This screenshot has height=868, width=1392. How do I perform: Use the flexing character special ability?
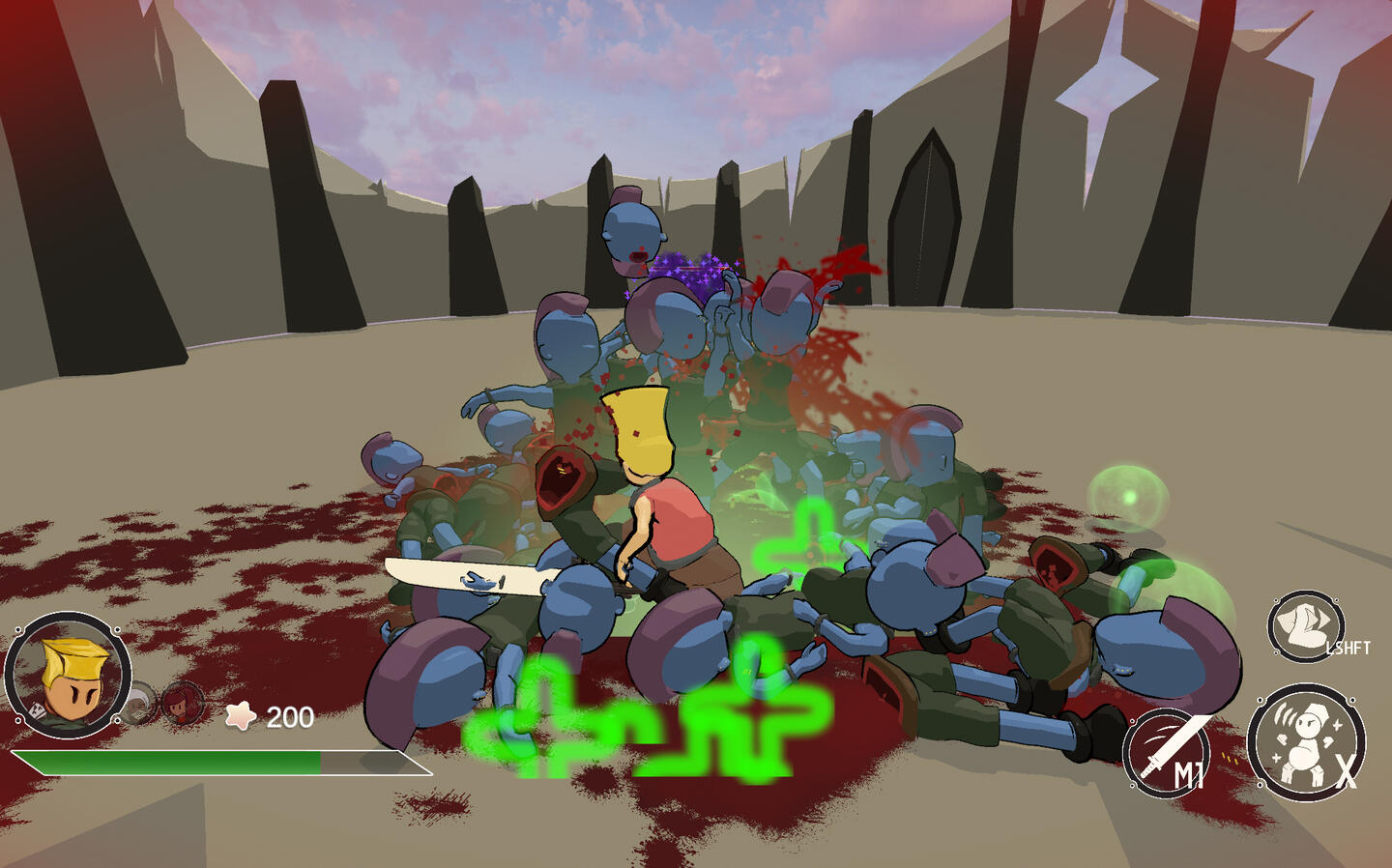(1304, 741)
